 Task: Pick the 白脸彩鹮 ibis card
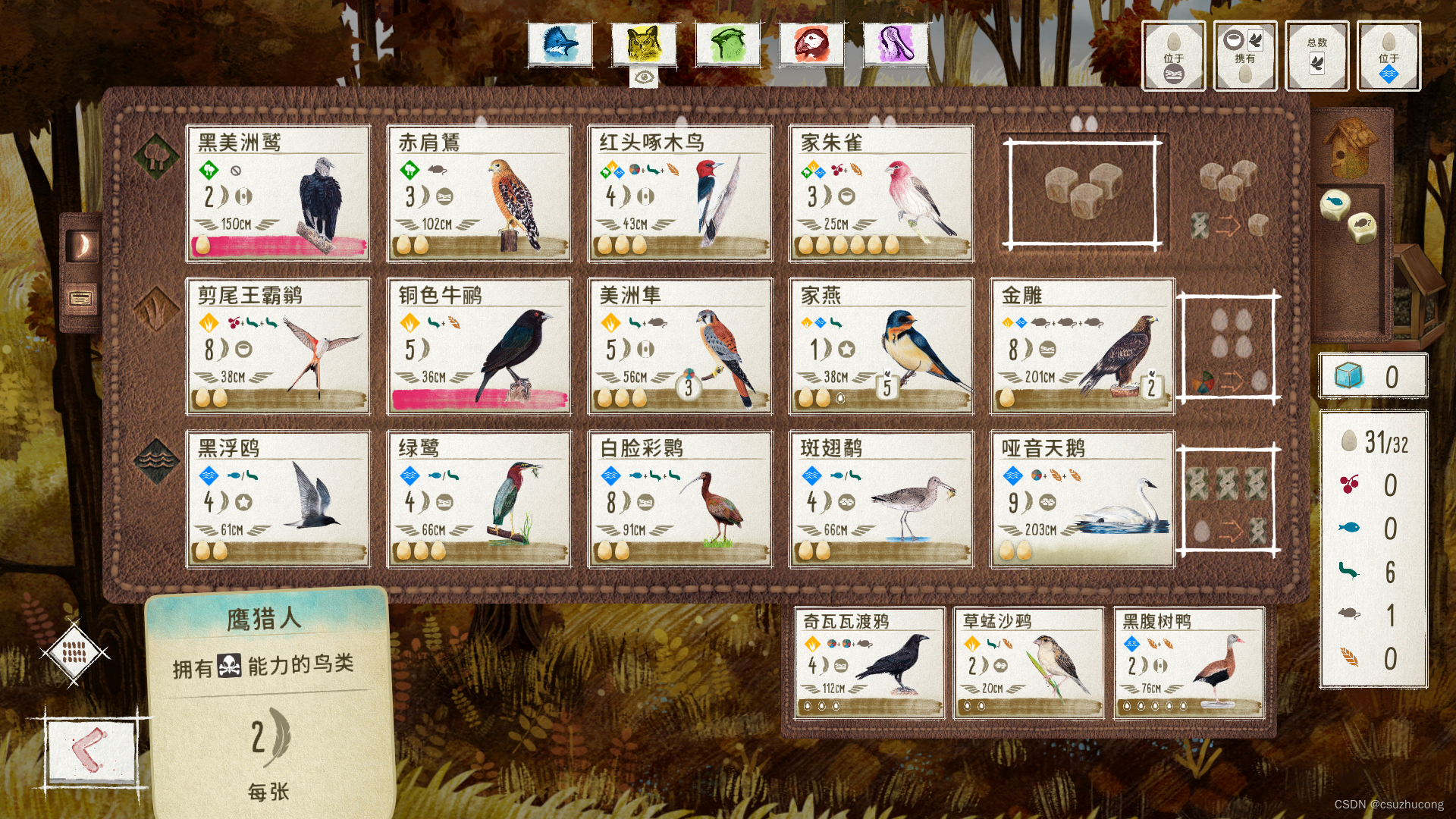pyautogui.click(x=680, y=500)
